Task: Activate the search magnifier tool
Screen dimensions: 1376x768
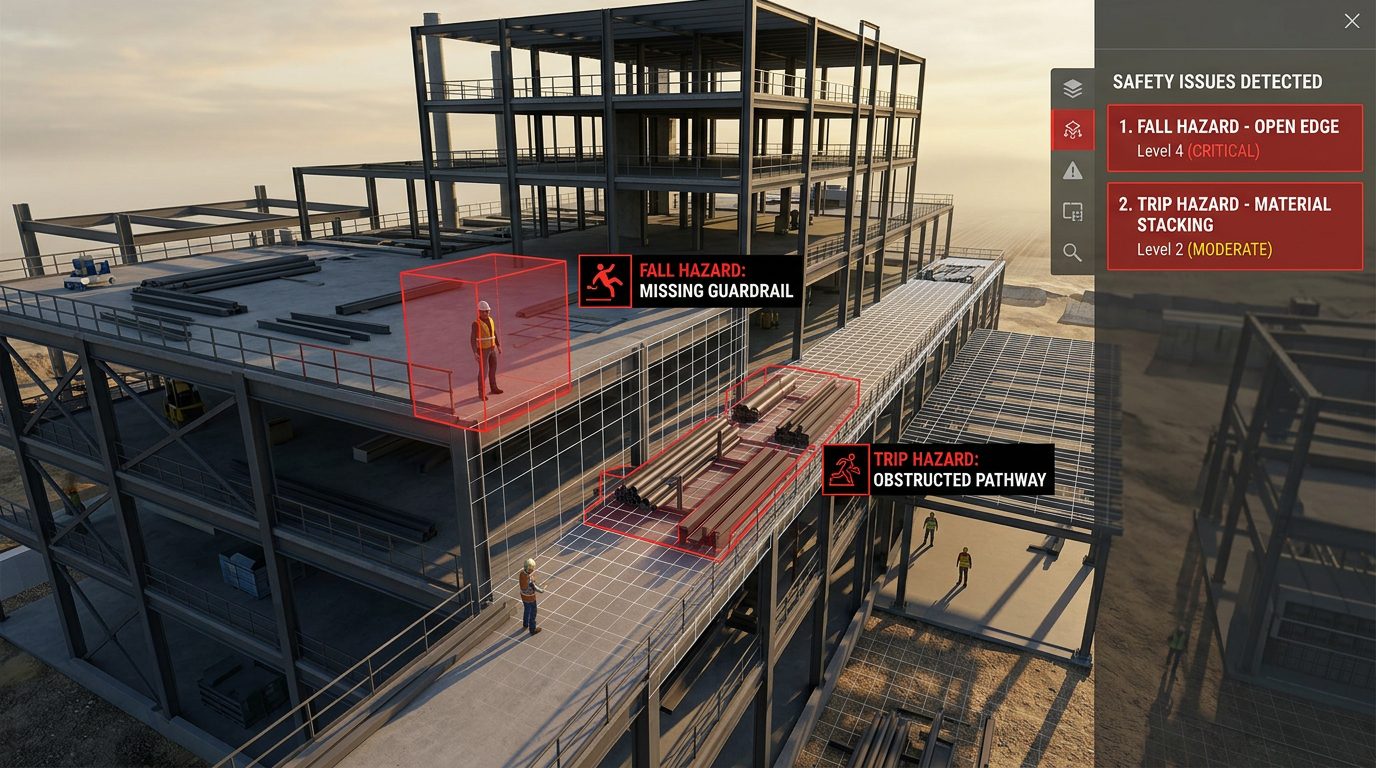Action: click(x=1073, y=253)
